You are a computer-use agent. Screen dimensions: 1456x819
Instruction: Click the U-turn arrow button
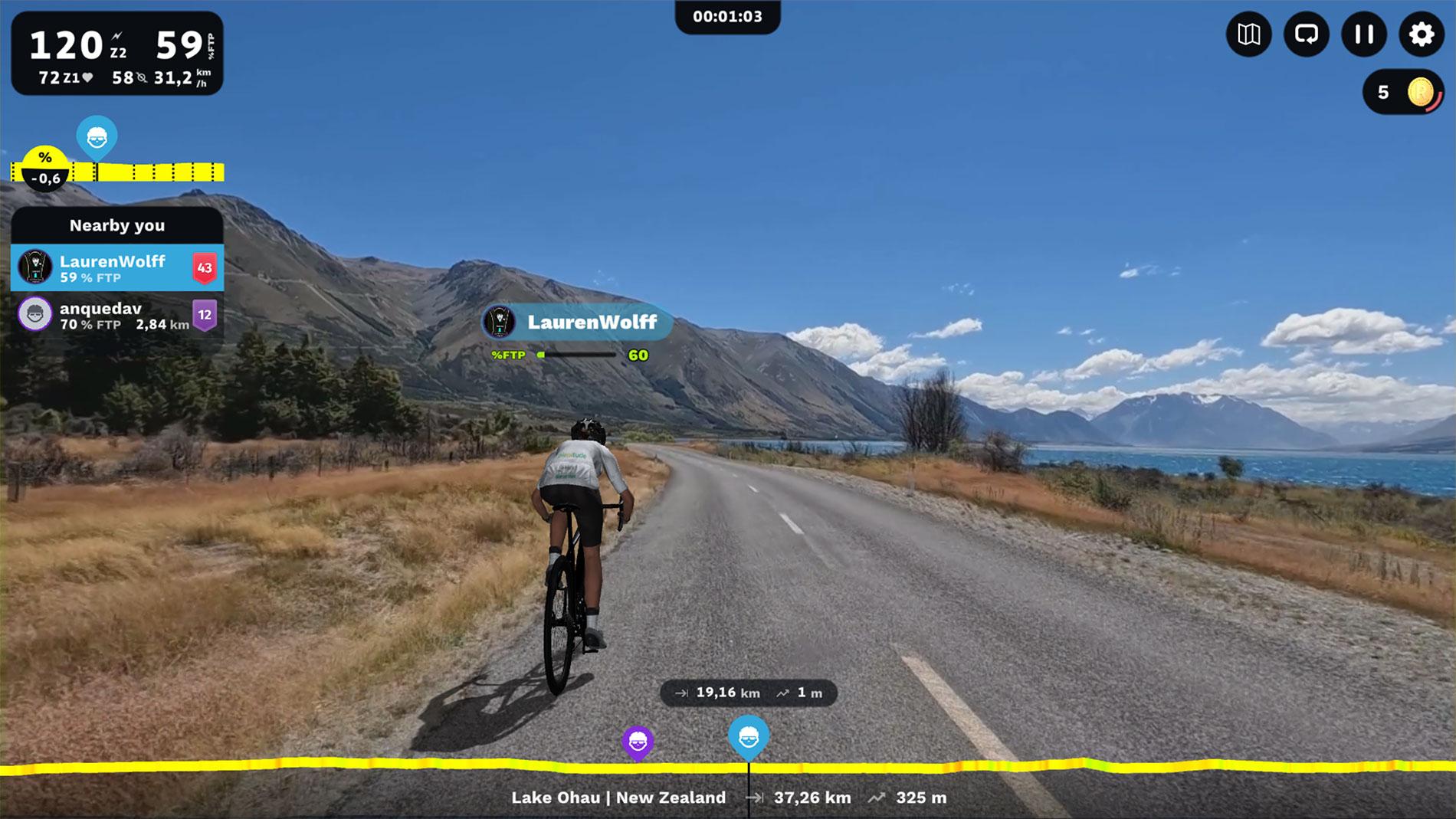point(1306,34)
